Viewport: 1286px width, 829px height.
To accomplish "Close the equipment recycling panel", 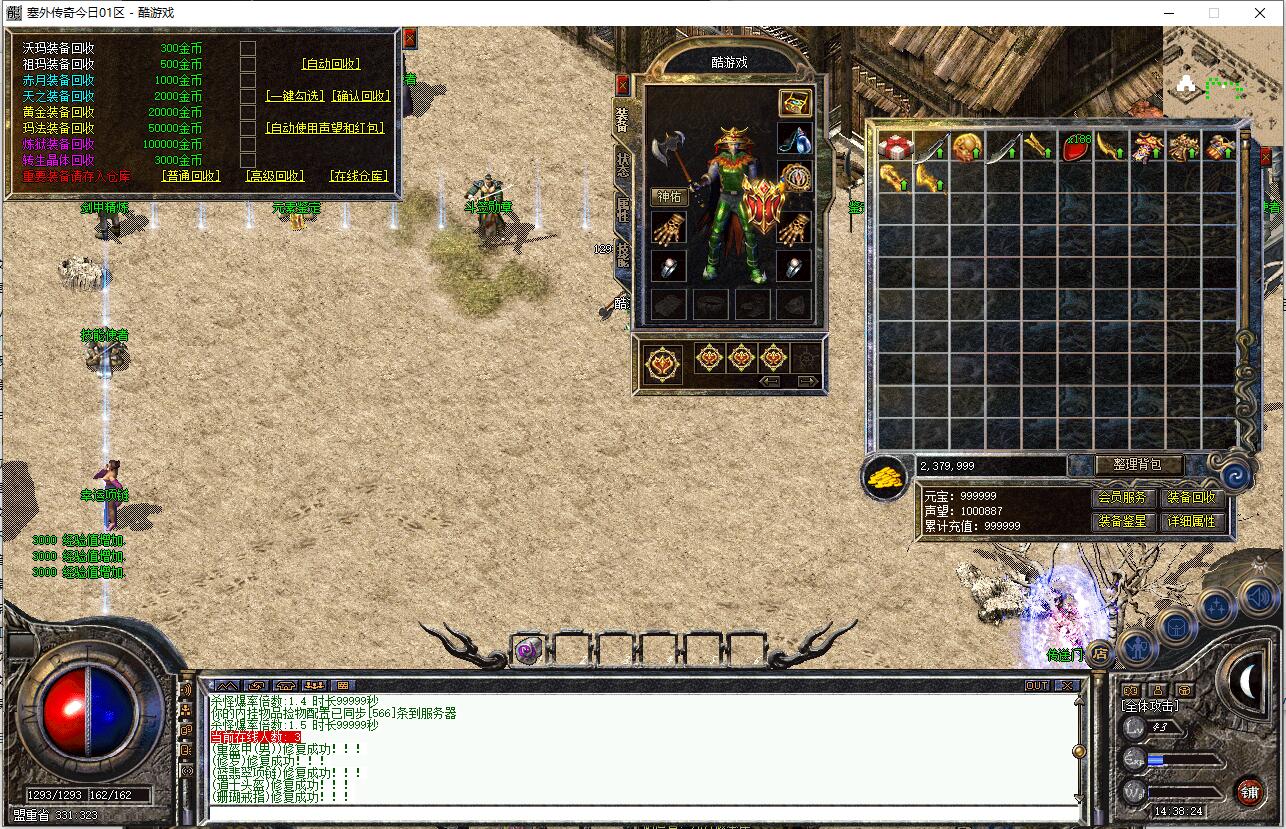I will pyautogui.click(x=409, y=38).
